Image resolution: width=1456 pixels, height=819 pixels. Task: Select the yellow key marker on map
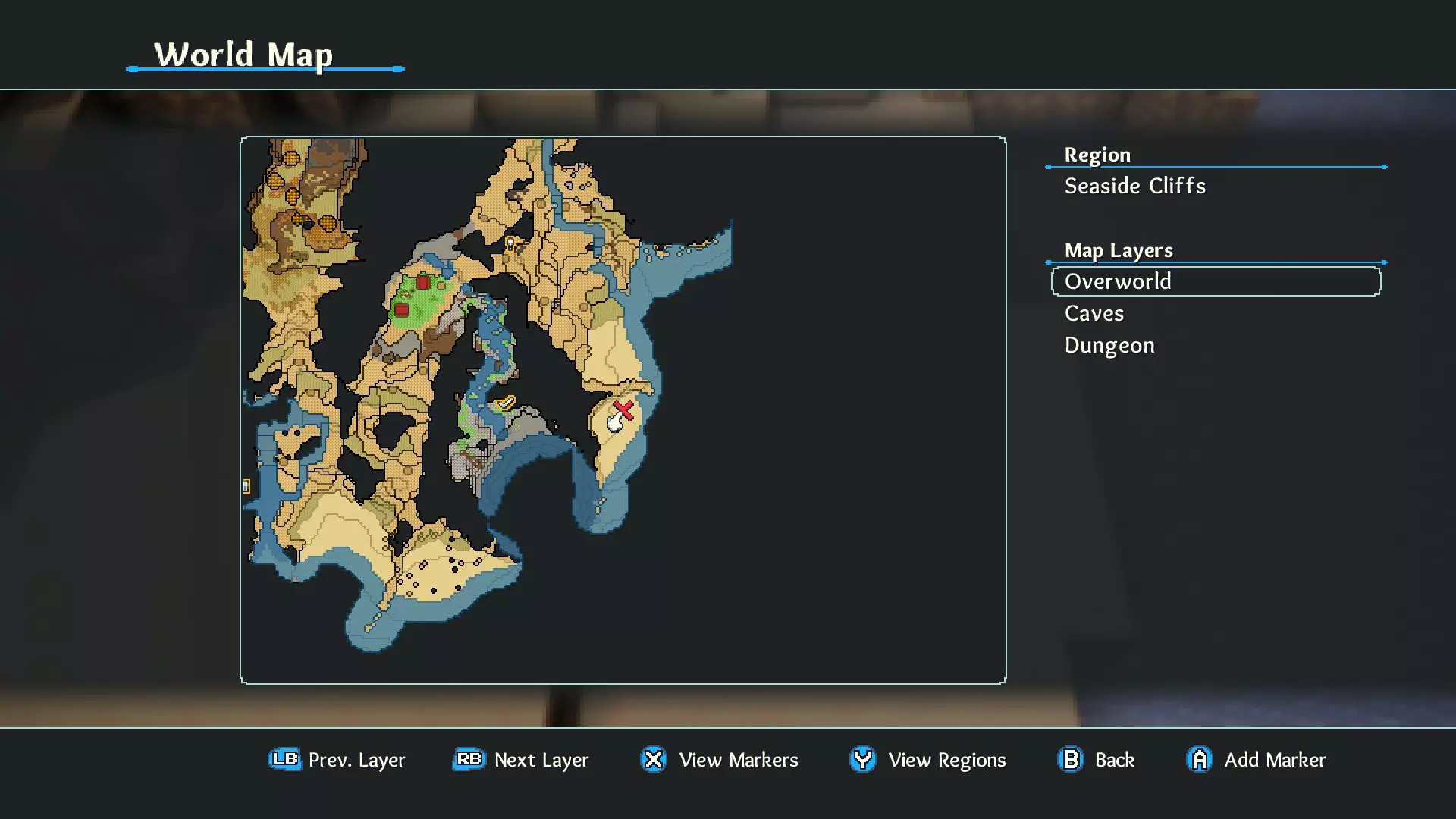point(510,243)
